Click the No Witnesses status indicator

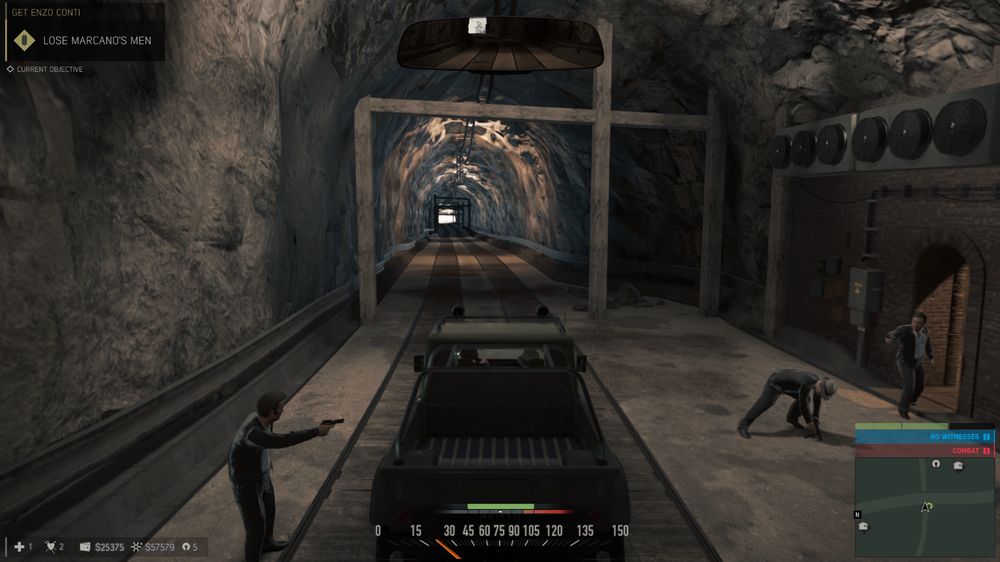[x=924, y=437]
